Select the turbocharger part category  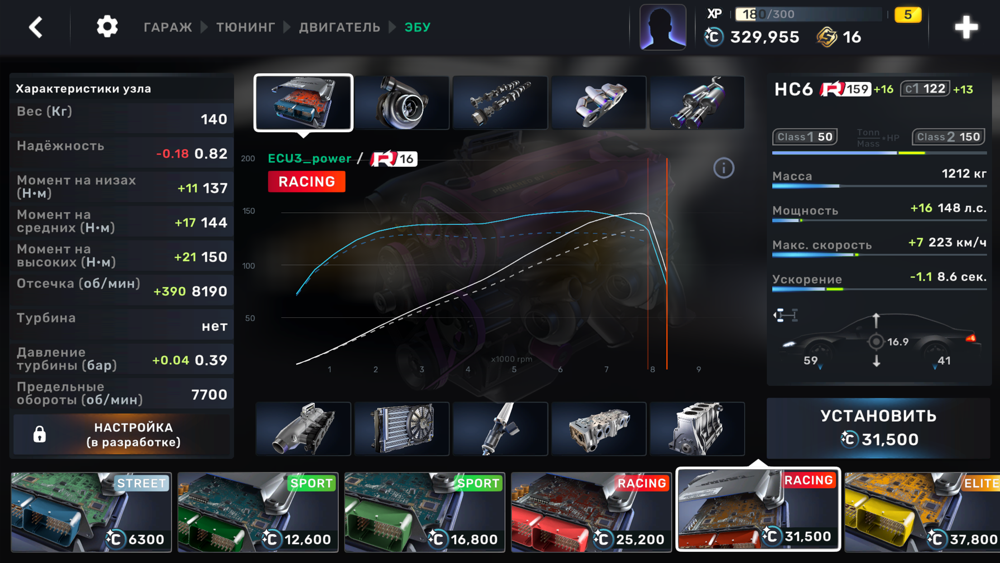401,103
